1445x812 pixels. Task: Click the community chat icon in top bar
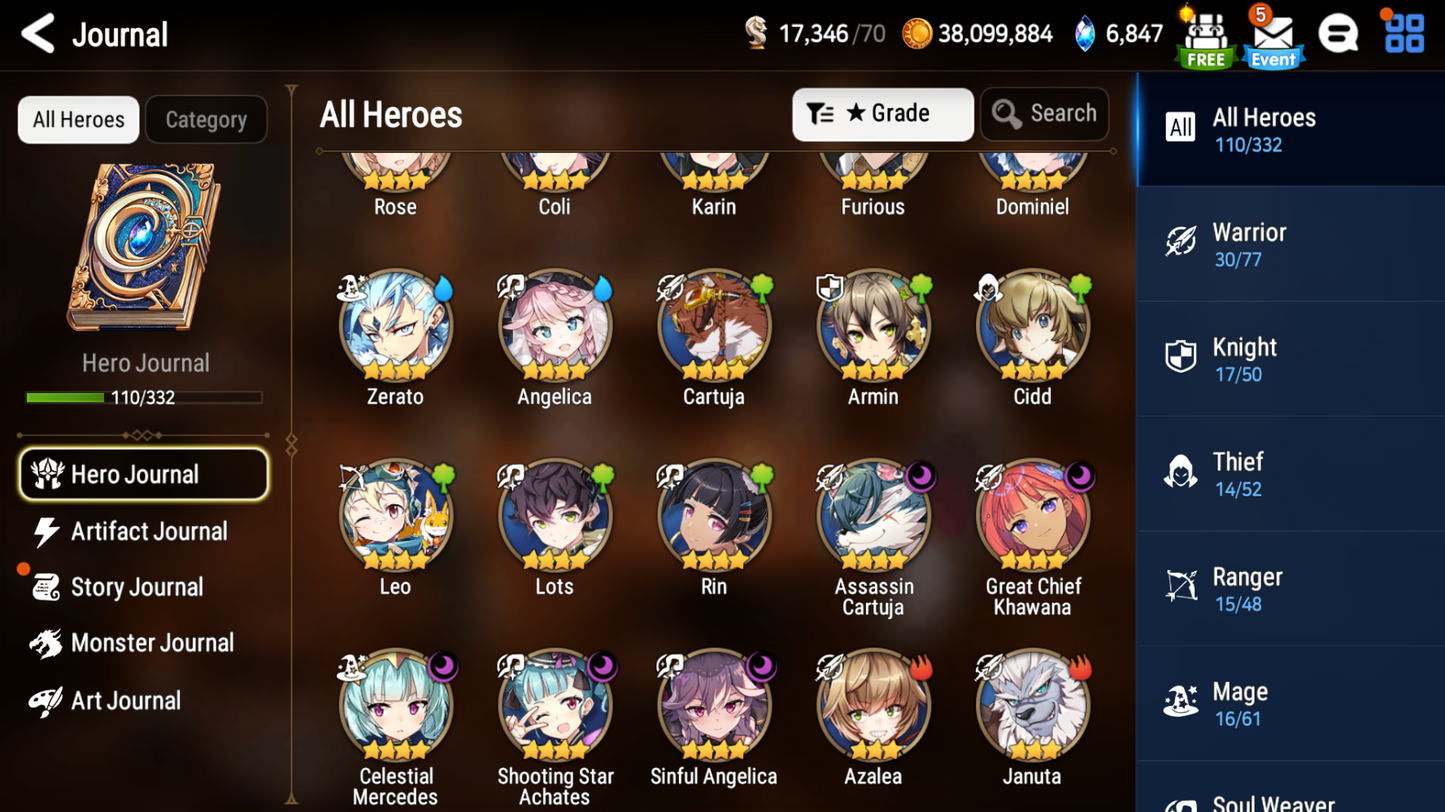[1339, 33]
